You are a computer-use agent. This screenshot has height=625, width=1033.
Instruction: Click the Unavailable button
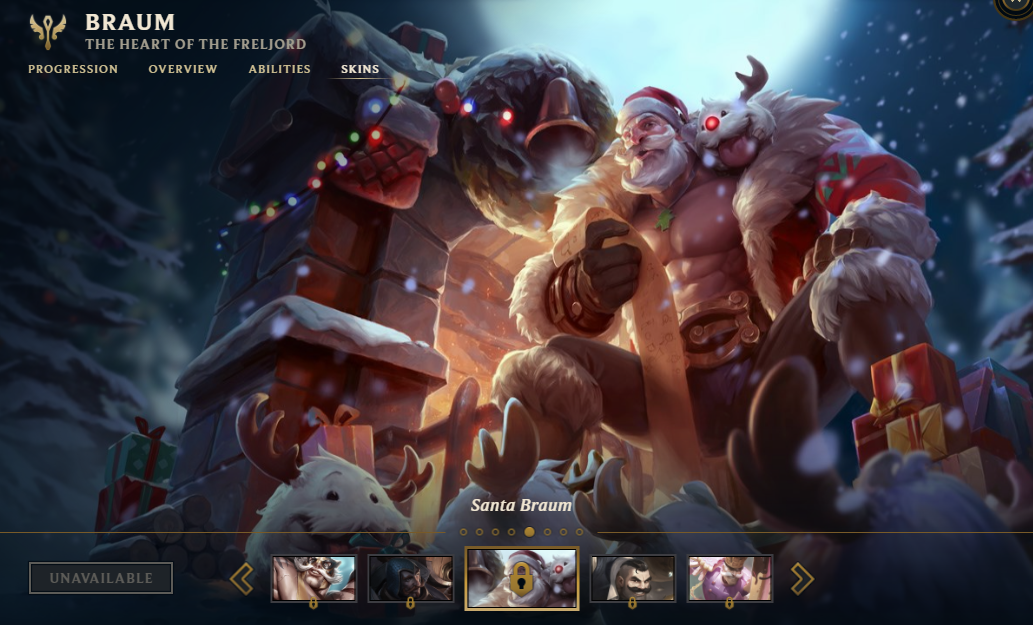click(x=101, y=578)
